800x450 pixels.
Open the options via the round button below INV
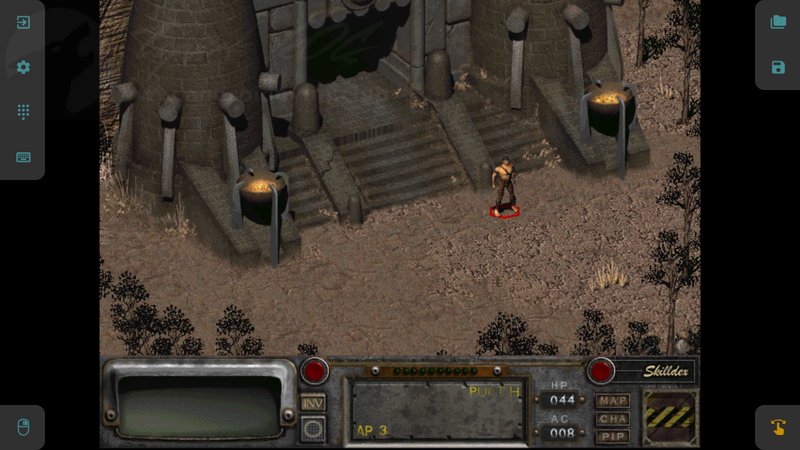click(x=313, y=428)
